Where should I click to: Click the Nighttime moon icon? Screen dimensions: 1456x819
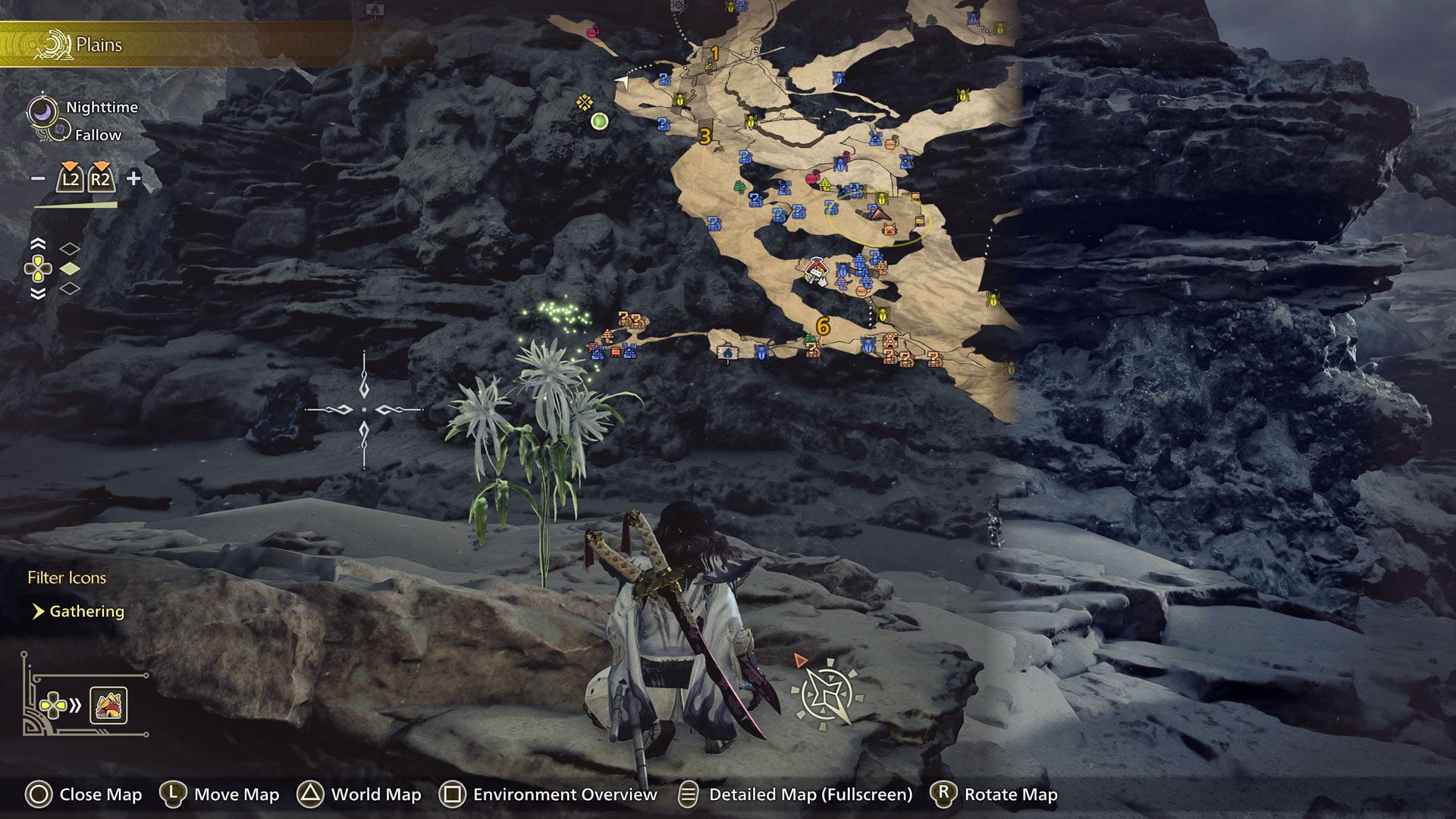pyautogui.click(x=43, y=110)
